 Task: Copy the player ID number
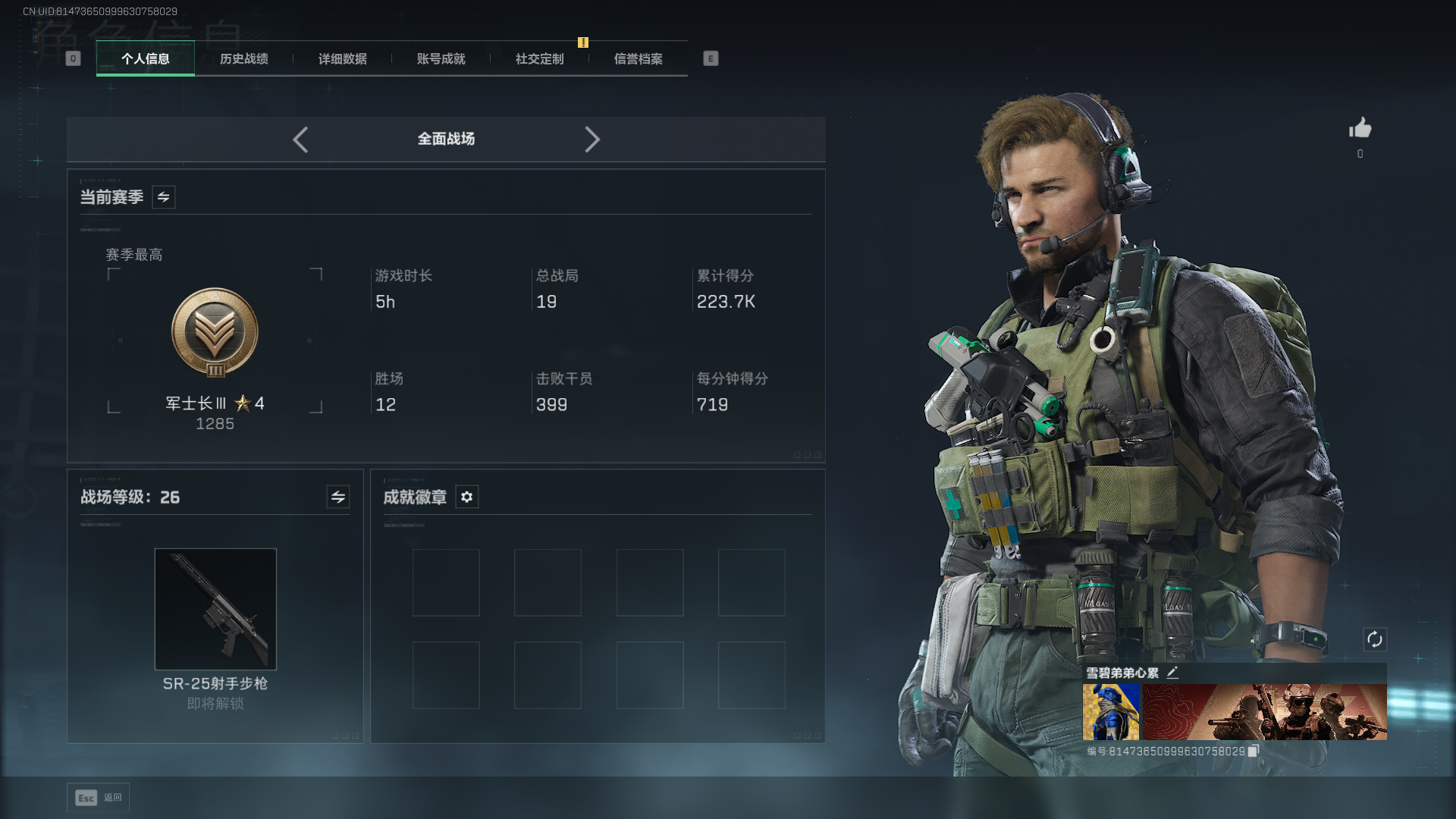point(1254,751)
